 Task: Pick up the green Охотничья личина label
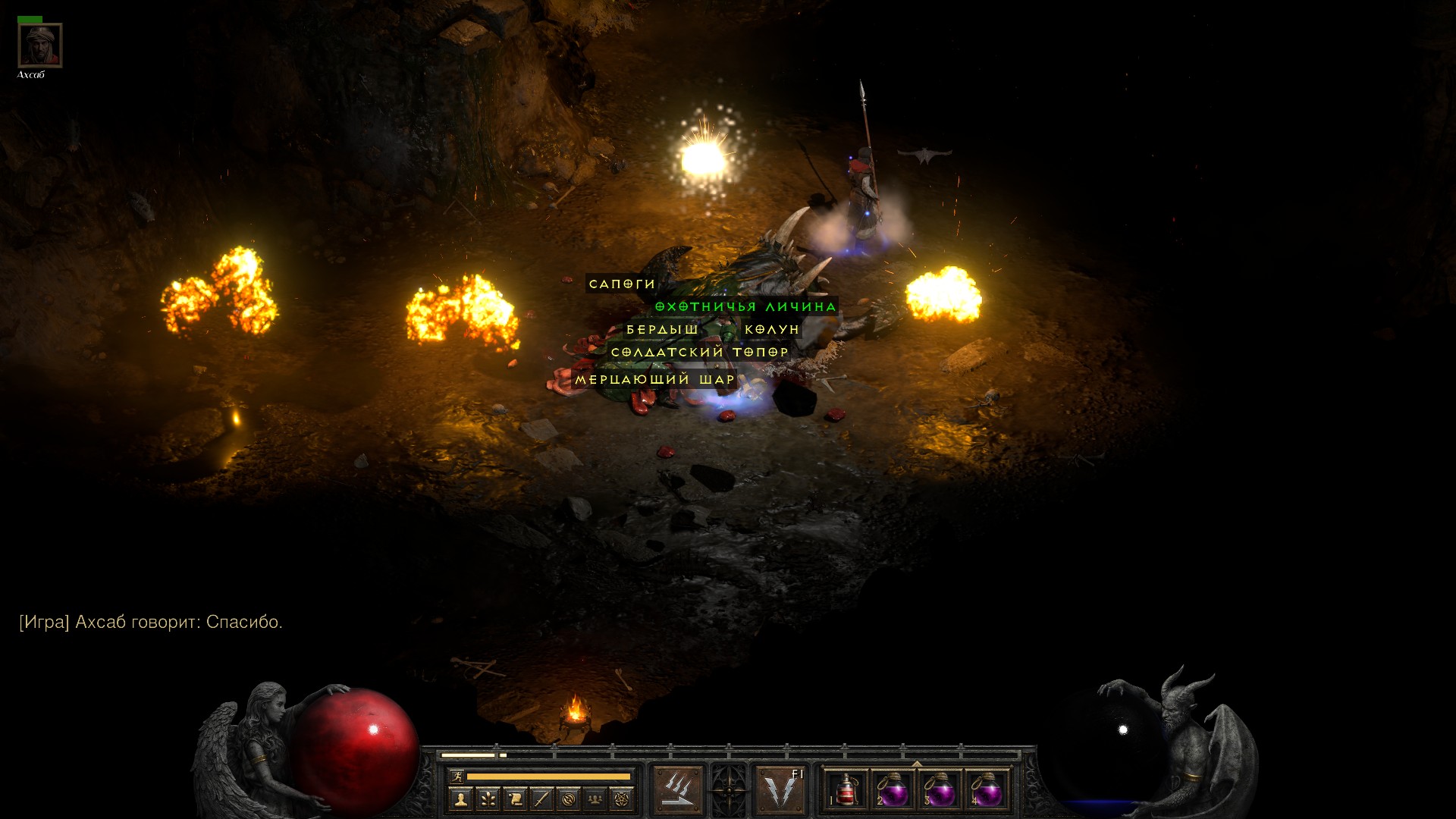point(745,307)
